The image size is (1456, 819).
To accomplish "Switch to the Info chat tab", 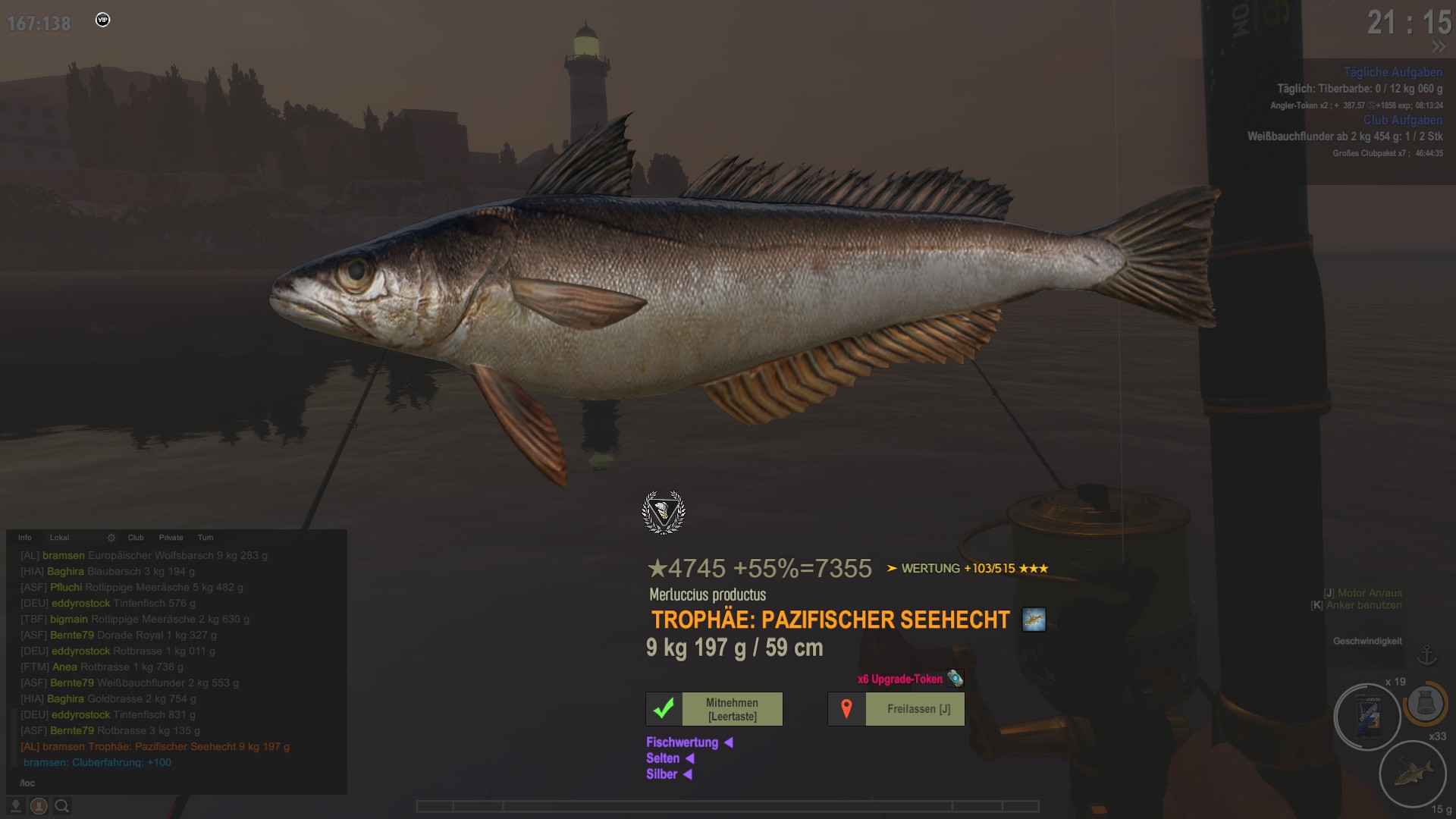I will coord(25,538).
